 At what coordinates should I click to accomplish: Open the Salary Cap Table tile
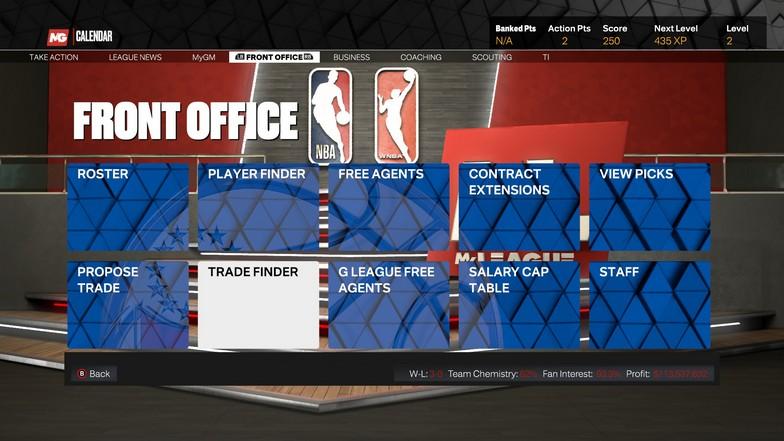tap(519, 305)
